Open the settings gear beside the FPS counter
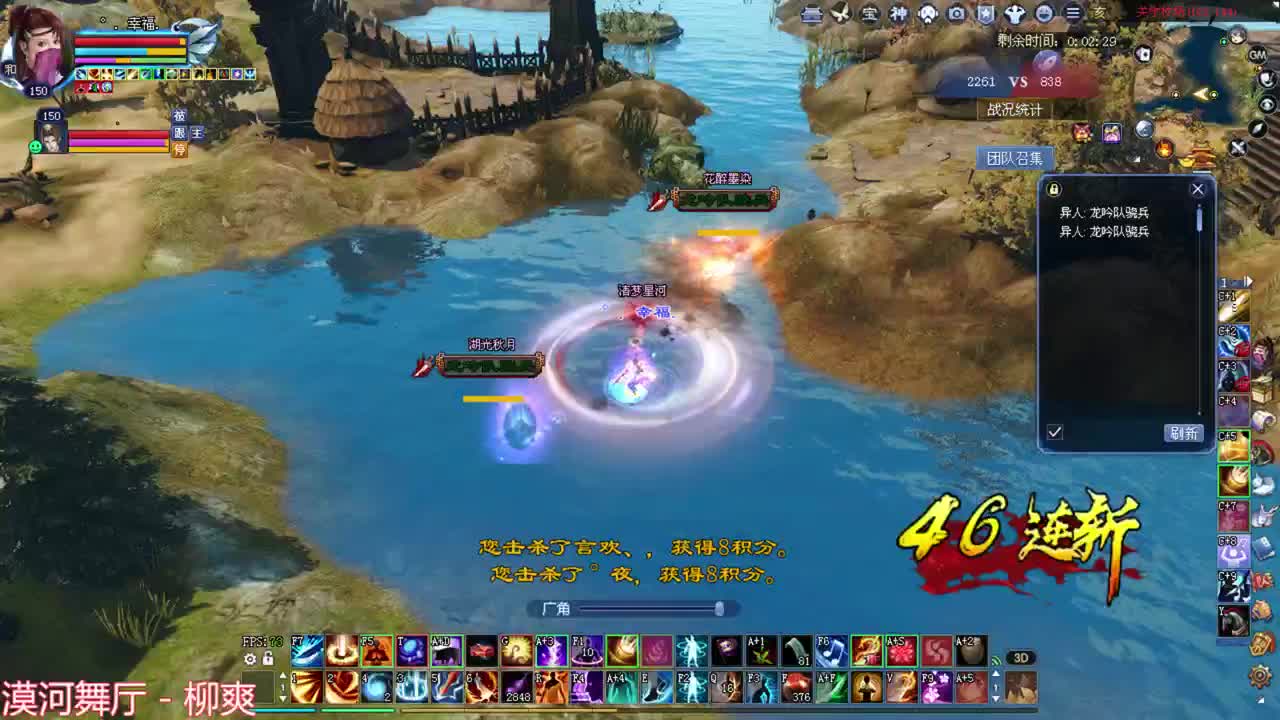 (250, 659)
